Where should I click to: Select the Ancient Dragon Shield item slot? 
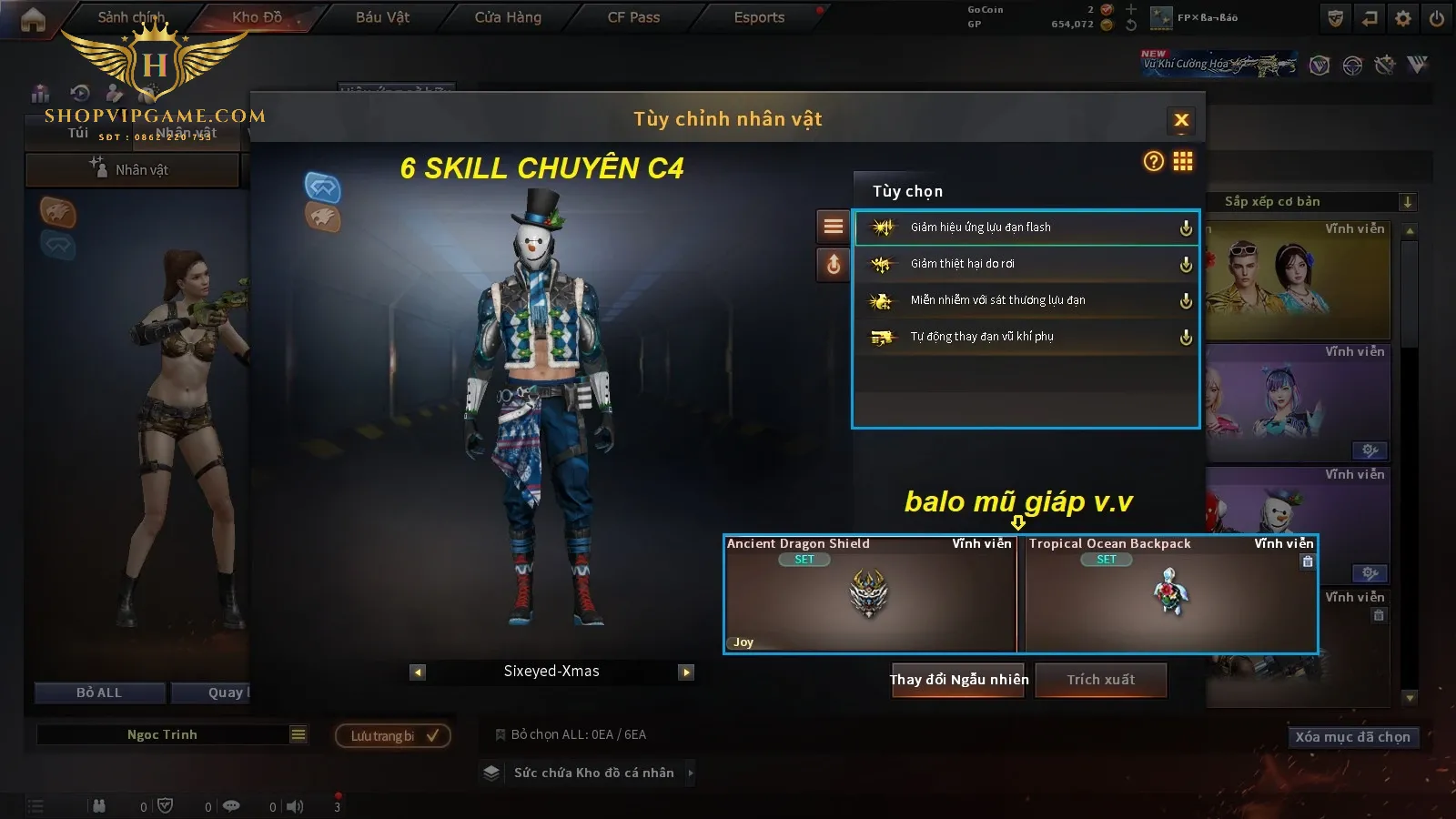pyautogui.click(x=870, y=594)
